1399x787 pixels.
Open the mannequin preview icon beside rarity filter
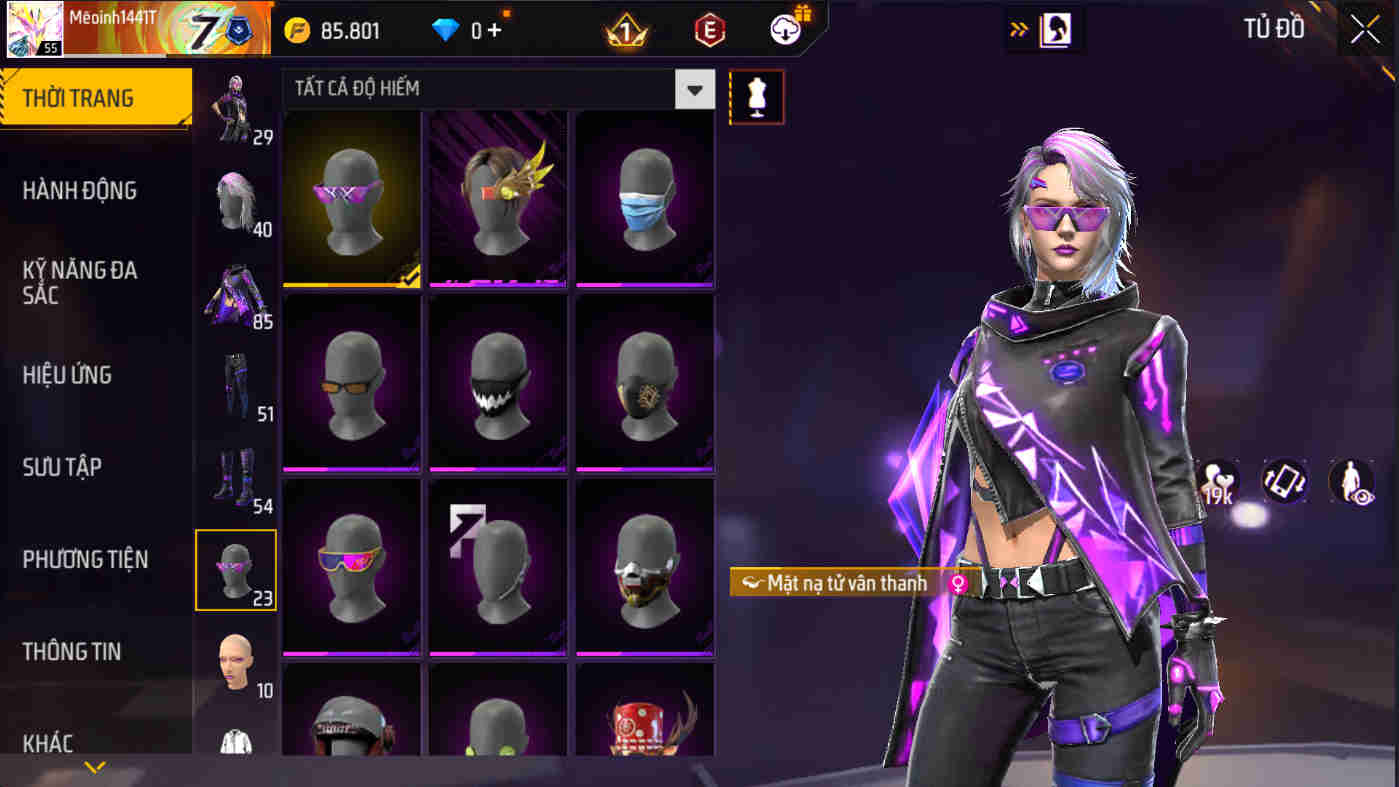(x=757, y=99)
